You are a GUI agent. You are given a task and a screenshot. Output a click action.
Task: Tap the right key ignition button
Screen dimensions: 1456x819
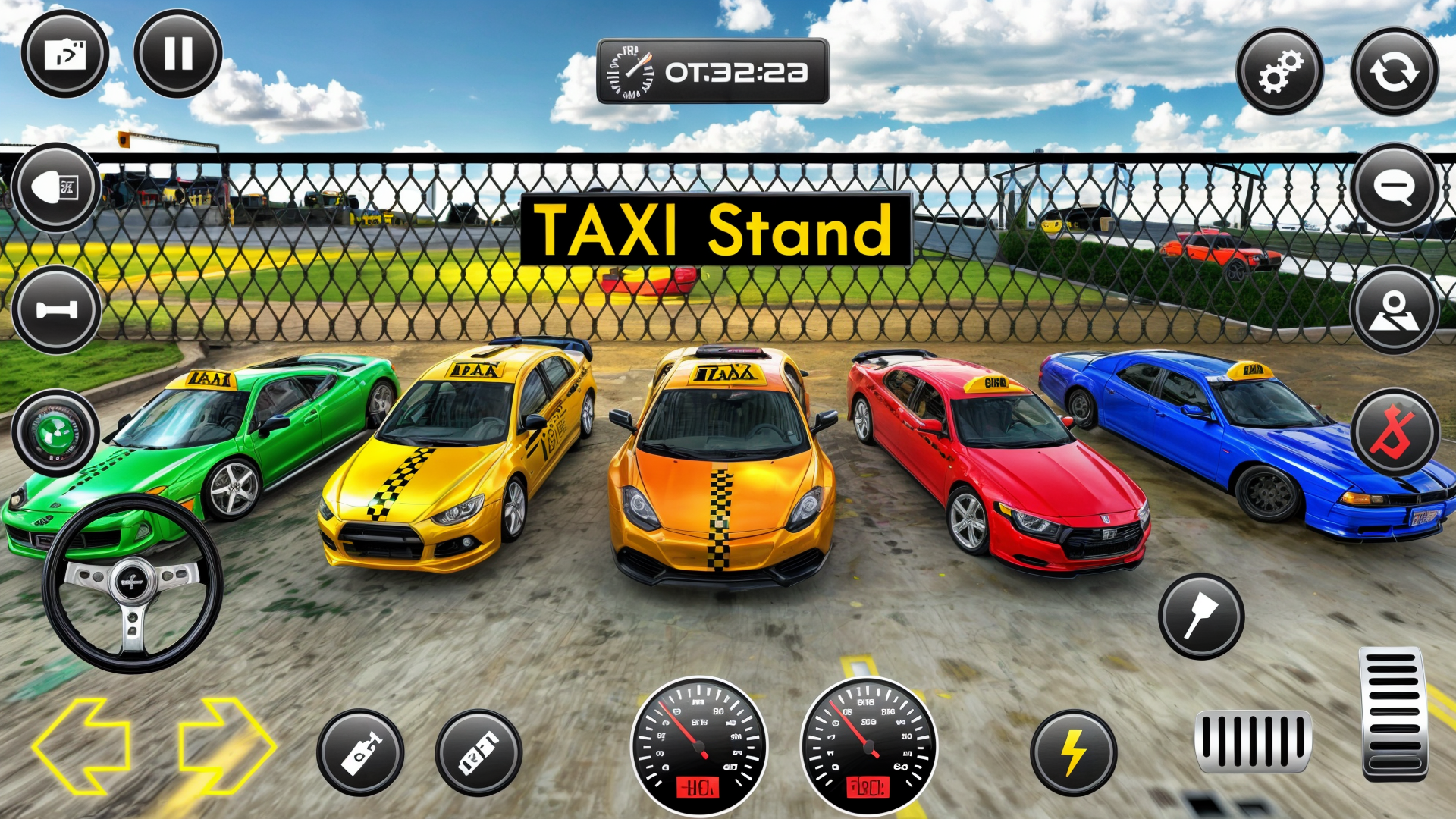pyautogui.click(x=479, y=752)
